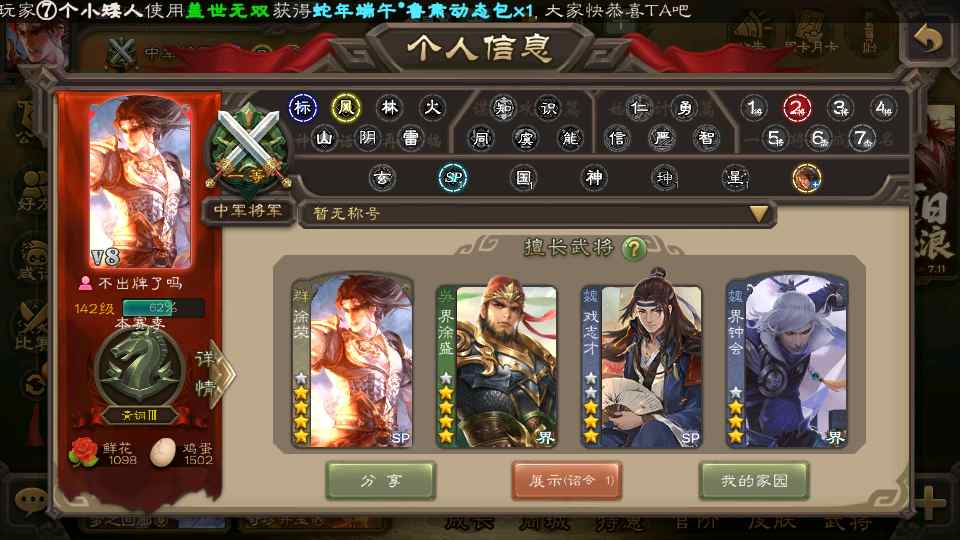Open the 擅长武将 help question mark
This screenshot has width=960, height=540.
[633, 248]
